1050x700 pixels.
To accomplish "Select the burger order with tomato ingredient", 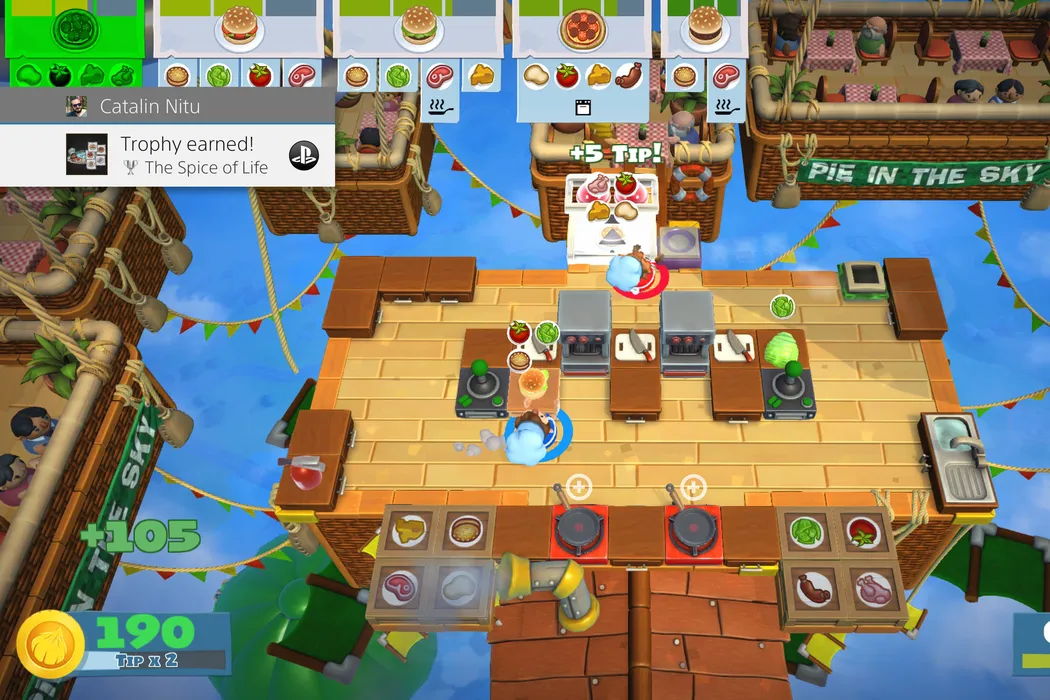I will pyautogui.click(x=240, y=30).
